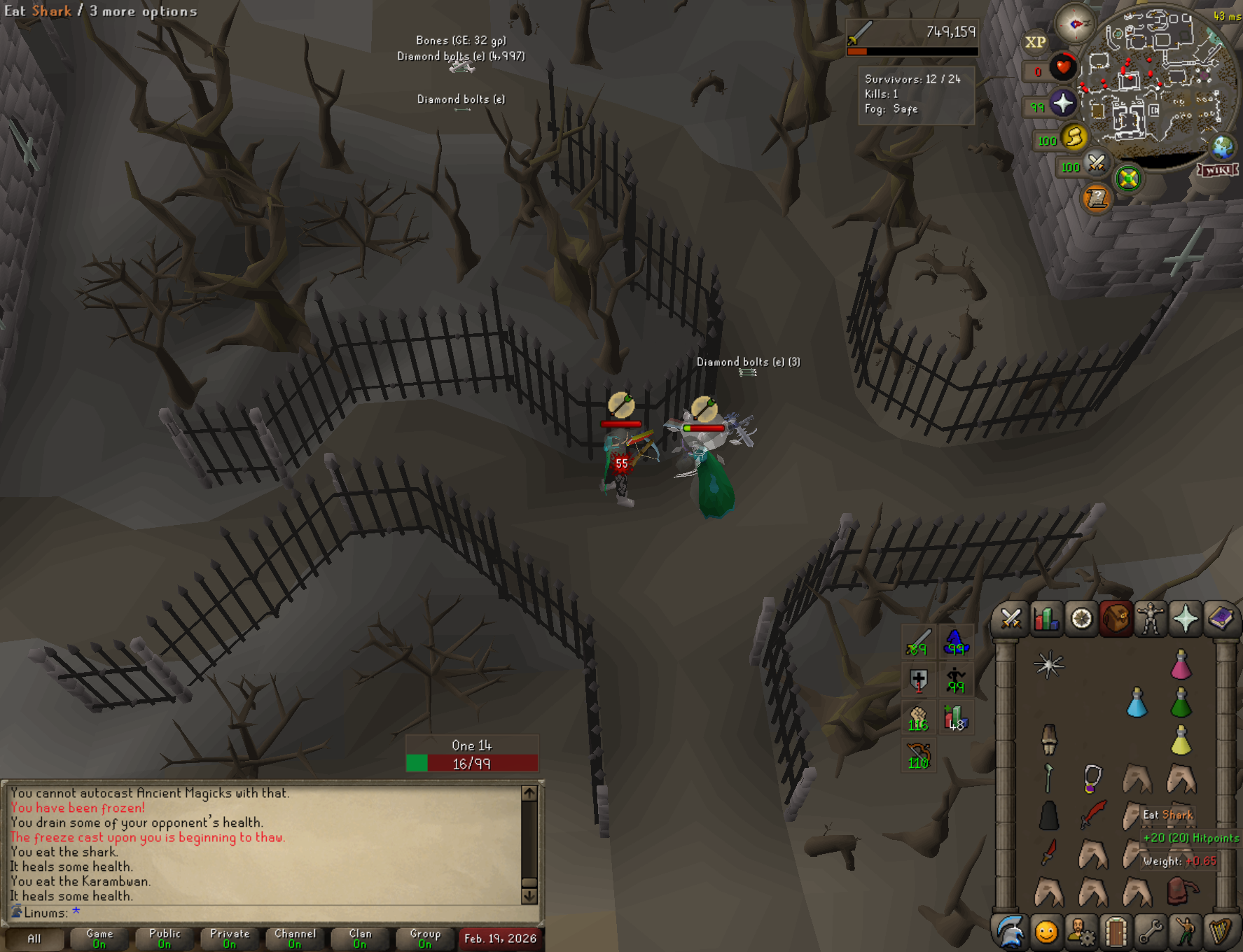This screenshot has width=1243, height=952.
Task: Click the compass to face north
Action: point(1075,24)
